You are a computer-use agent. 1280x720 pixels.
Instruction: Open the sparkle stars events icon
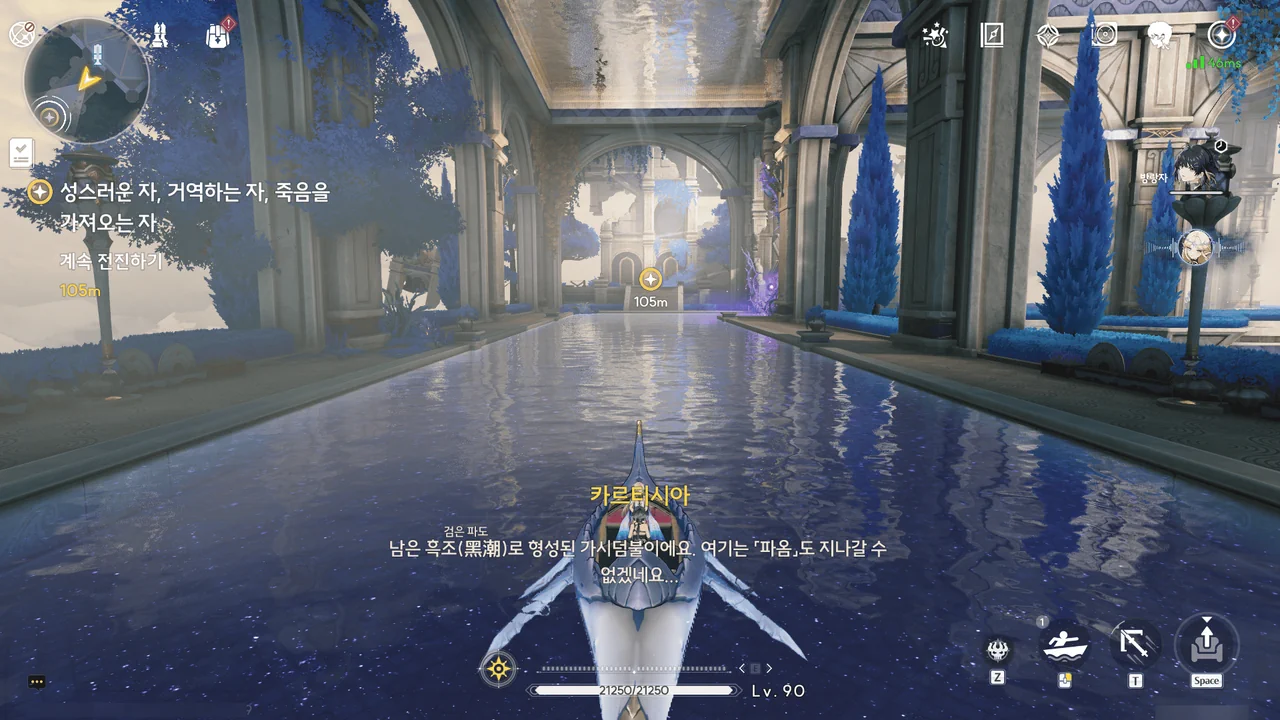[935, 36]
